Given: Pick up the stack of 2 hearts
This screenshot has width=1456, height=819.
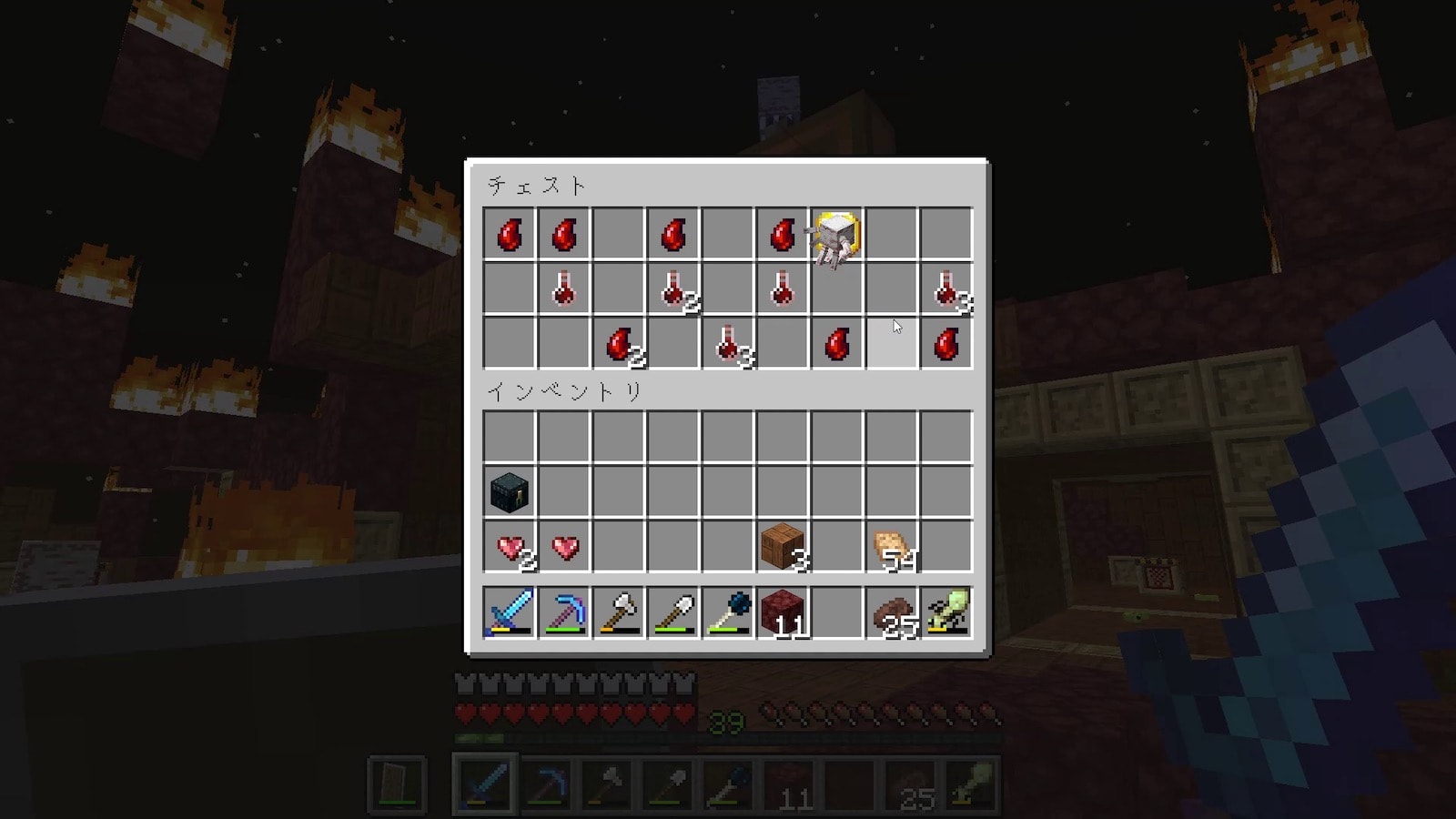Looking at the screenshot, I should point(510,547).
